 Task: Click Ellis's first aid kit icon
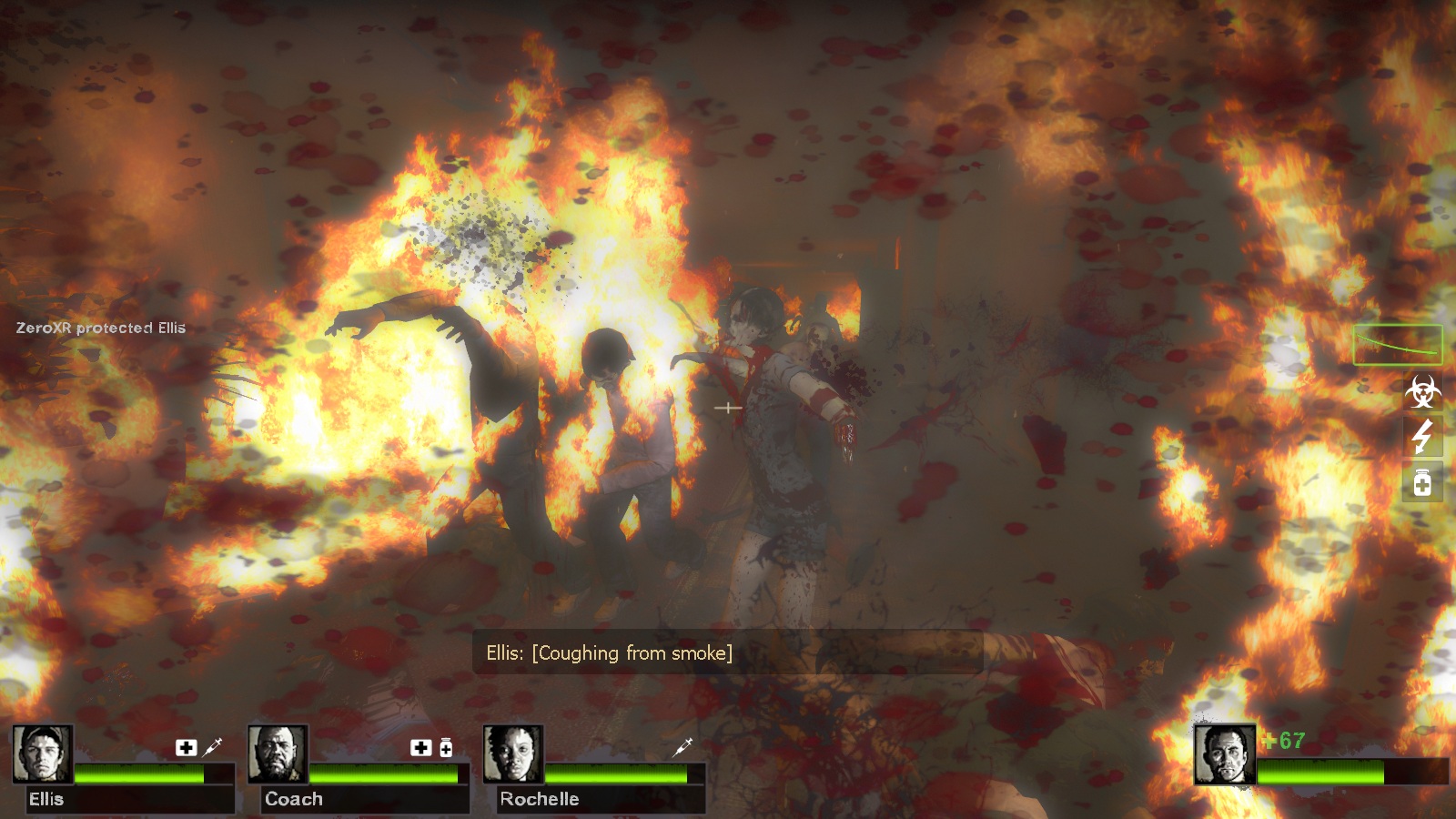click(x=186, y=747)
